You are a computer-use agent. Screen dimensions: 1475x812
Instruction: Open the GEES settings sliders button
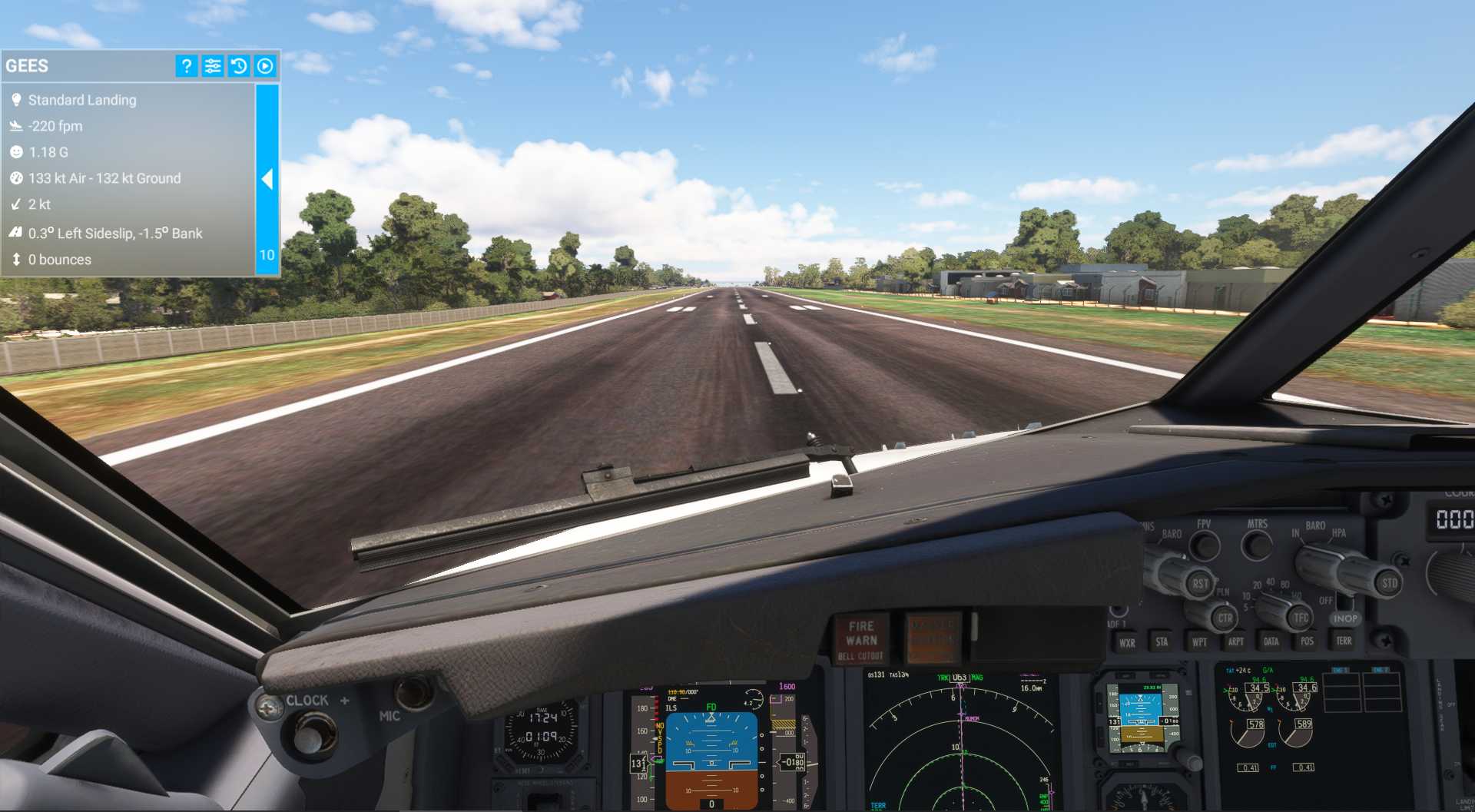coord(213,66)
